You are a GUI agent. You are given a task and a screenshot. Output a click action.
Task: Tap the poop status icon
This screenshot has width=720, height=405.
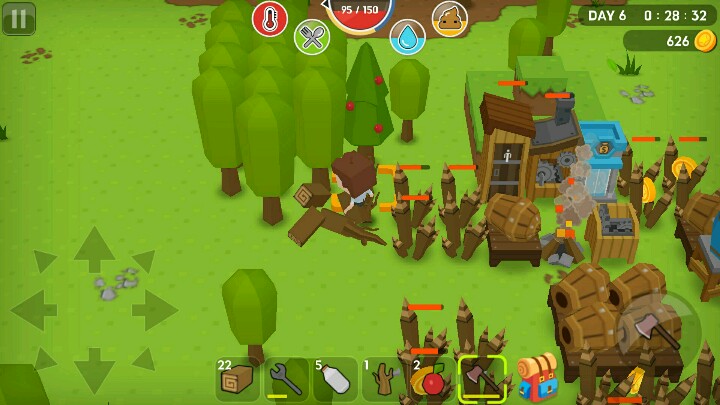coord(450,18)
